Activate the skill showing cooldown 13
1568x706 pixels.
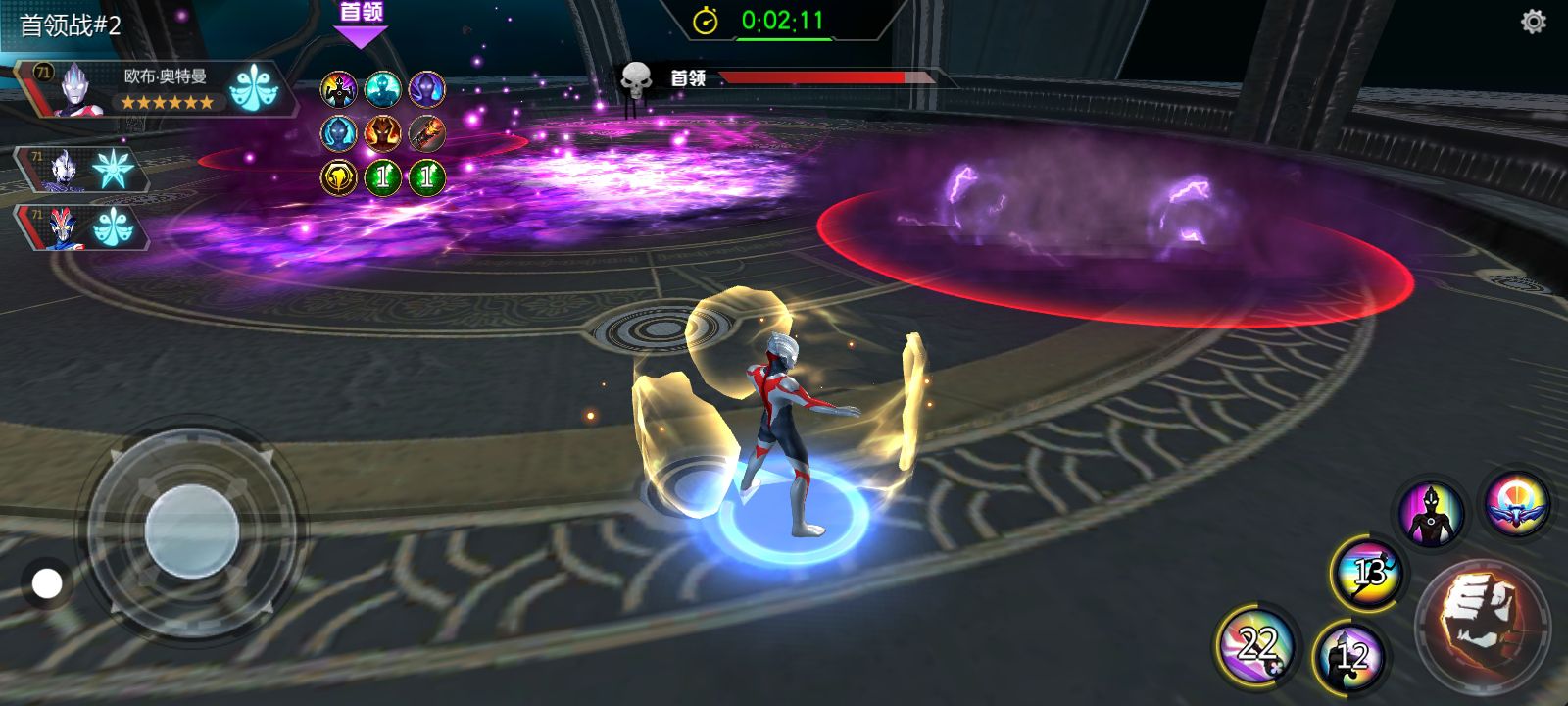1368,572
